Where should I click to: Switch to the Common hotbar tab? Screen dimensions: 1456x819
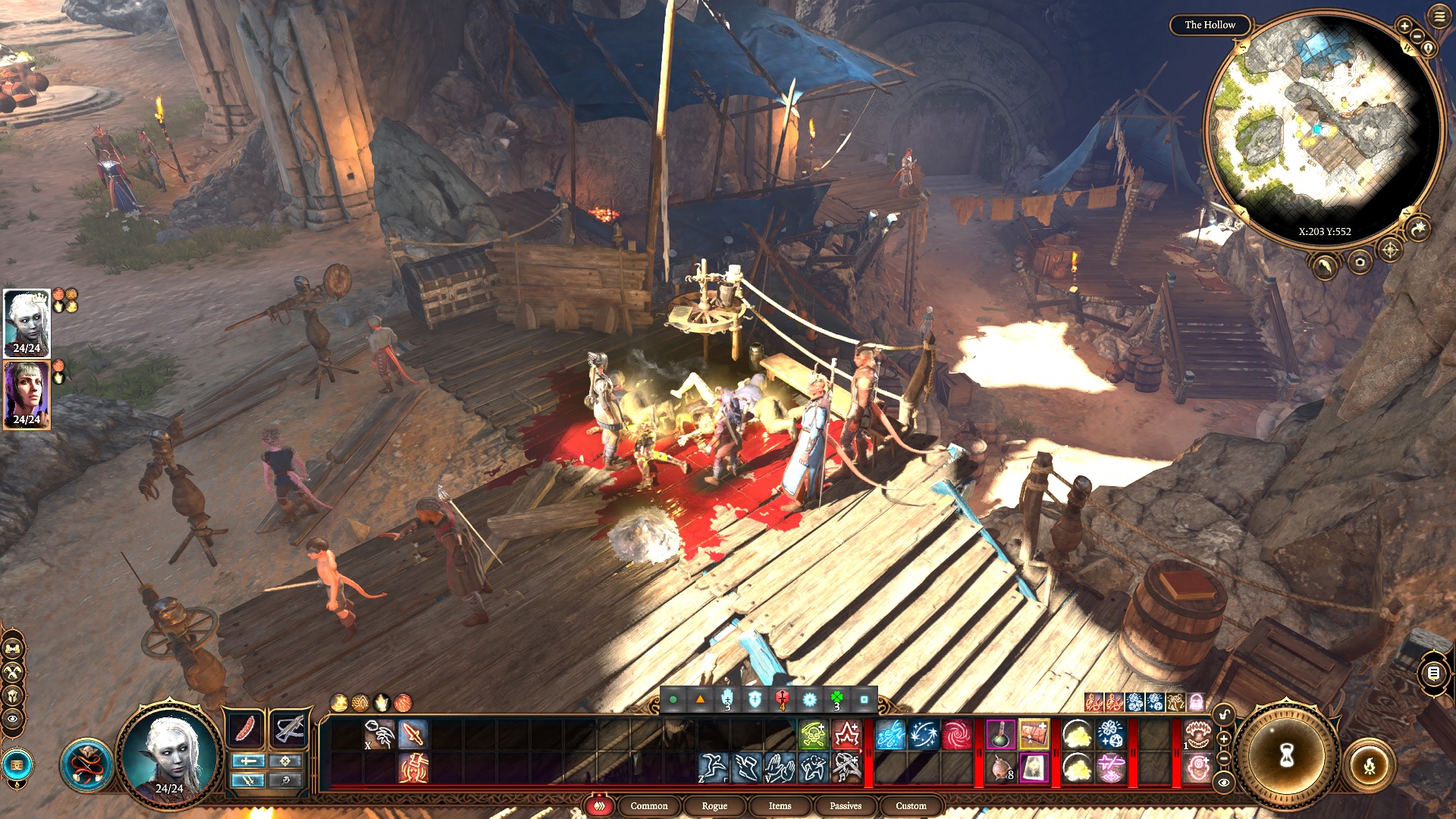pos(648,805)
